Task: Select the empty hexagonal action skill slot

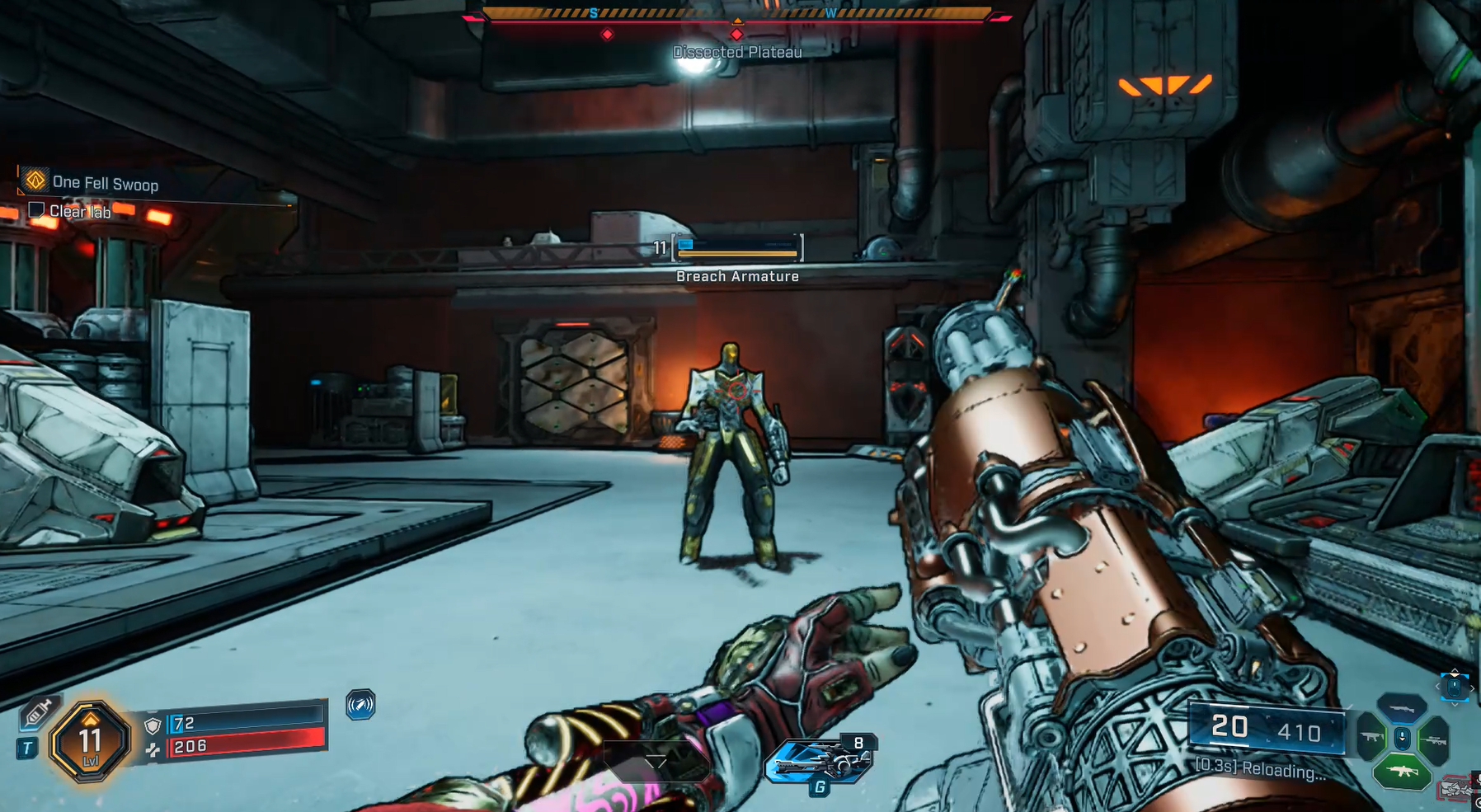Action: tap(656, 760)
